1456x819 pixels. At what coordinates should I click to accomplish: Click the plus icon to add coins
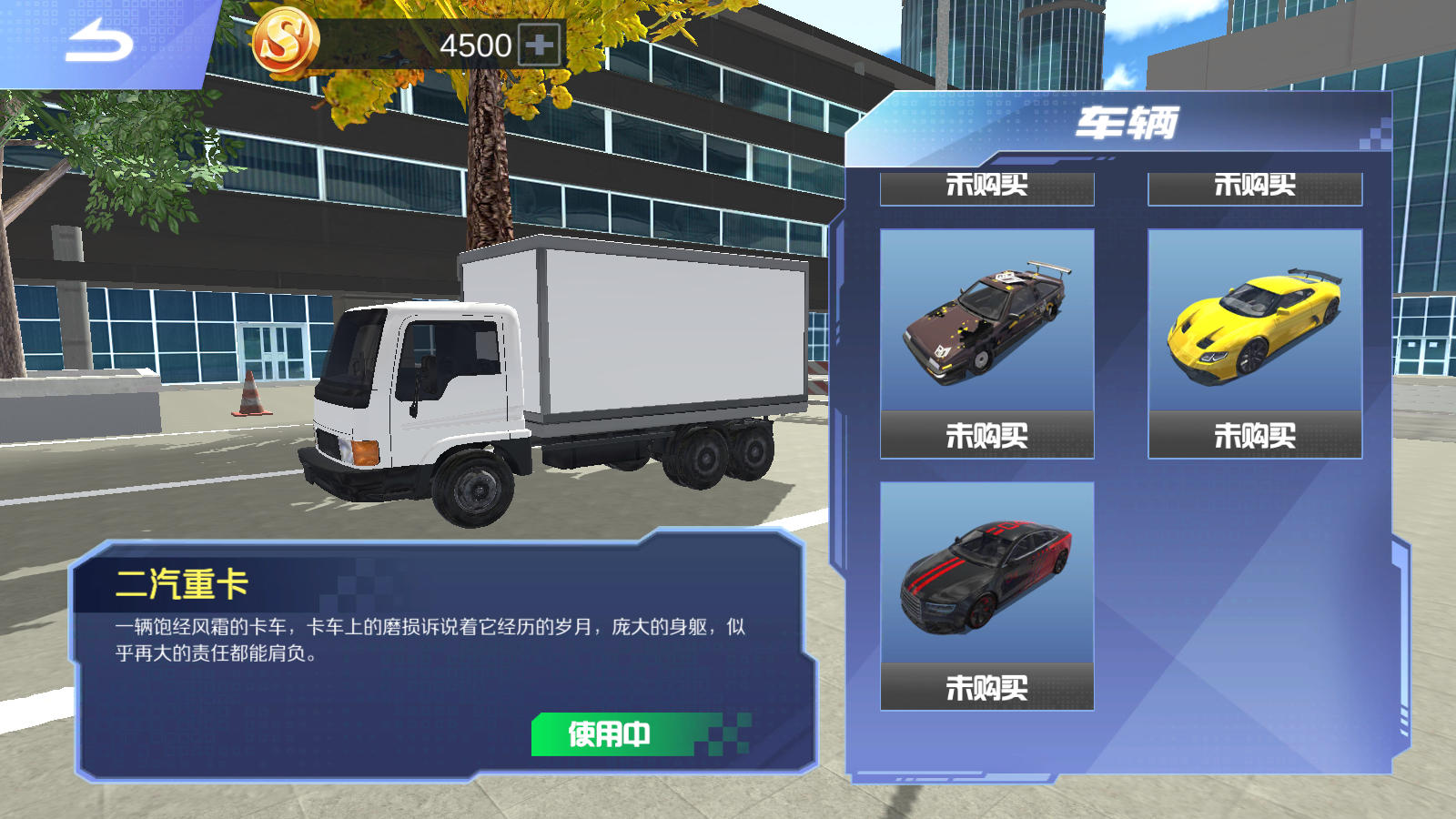[x=537, y=42]
